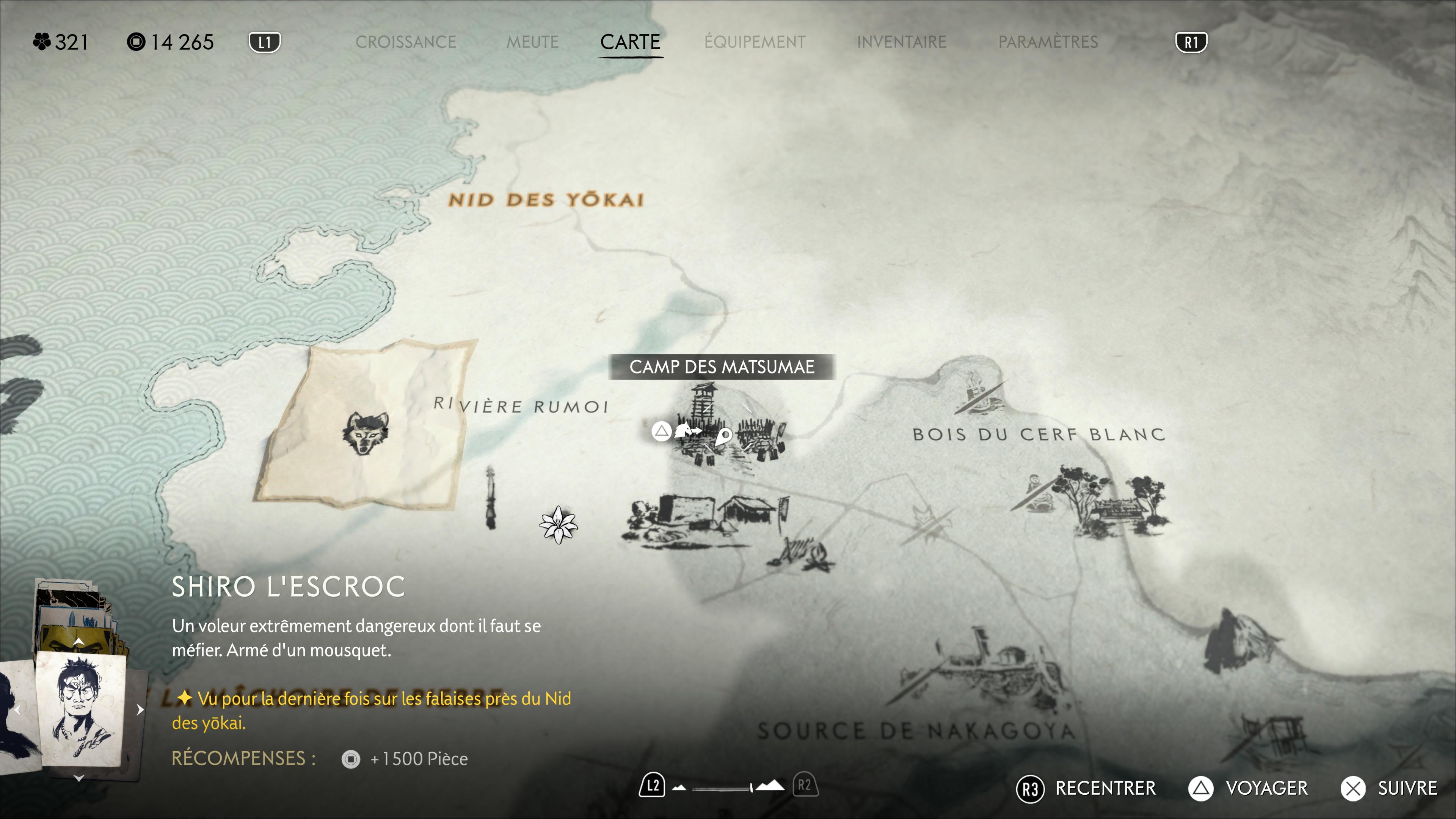Viewport: 1456px width, 819px height.
Task: Click the white flower map marker
Action: (x=559, y=525)
